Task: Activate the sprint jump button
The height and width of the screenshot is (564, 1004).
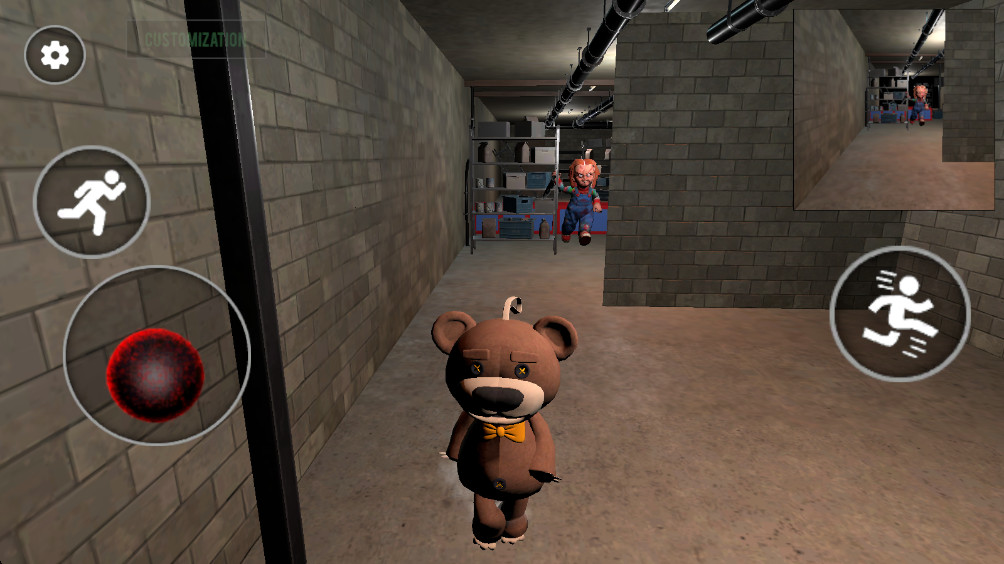Action: tap(899, 313)
